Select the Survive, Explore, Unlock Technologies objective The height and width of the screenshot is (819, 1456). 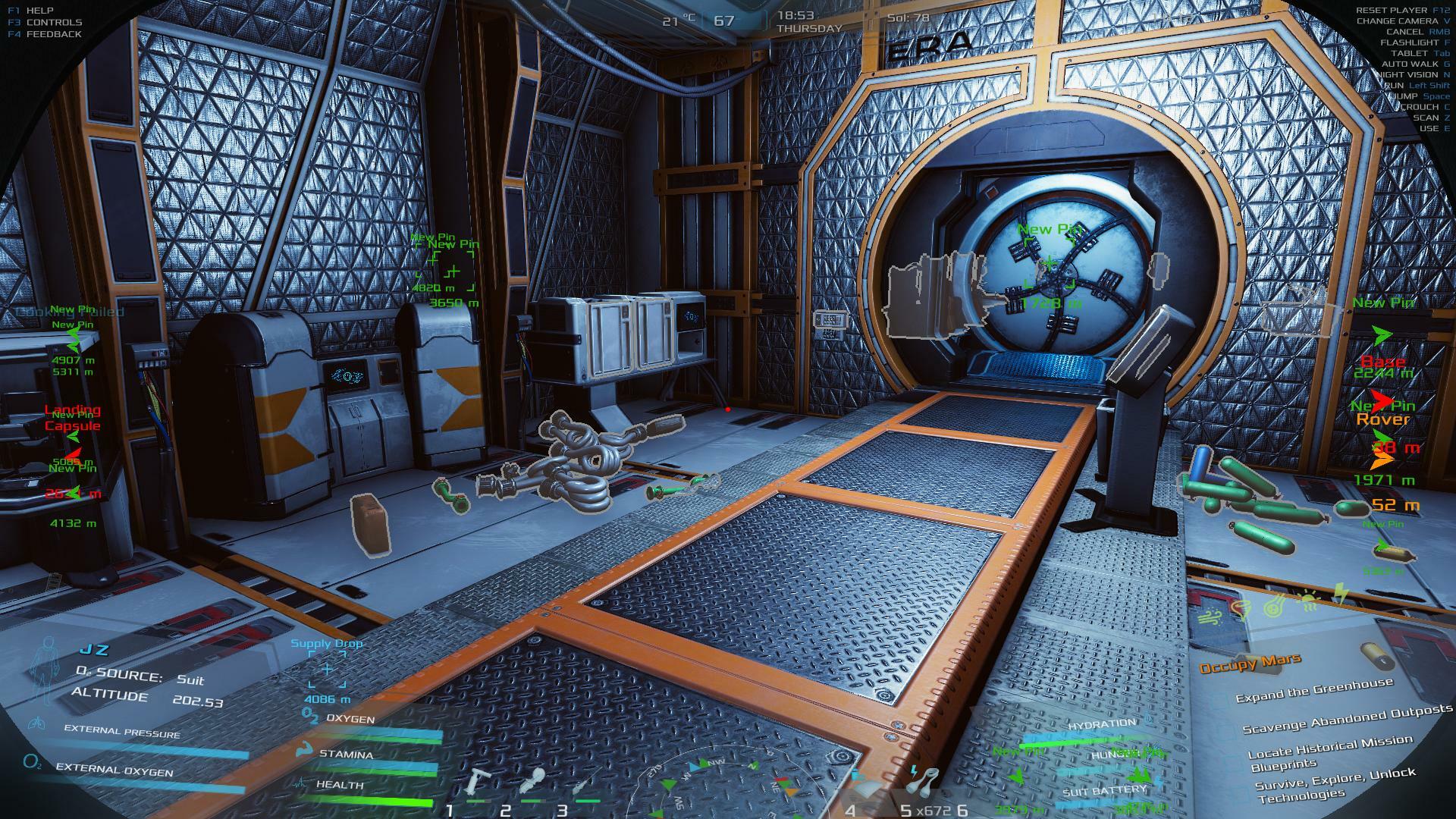[1335, 784]
